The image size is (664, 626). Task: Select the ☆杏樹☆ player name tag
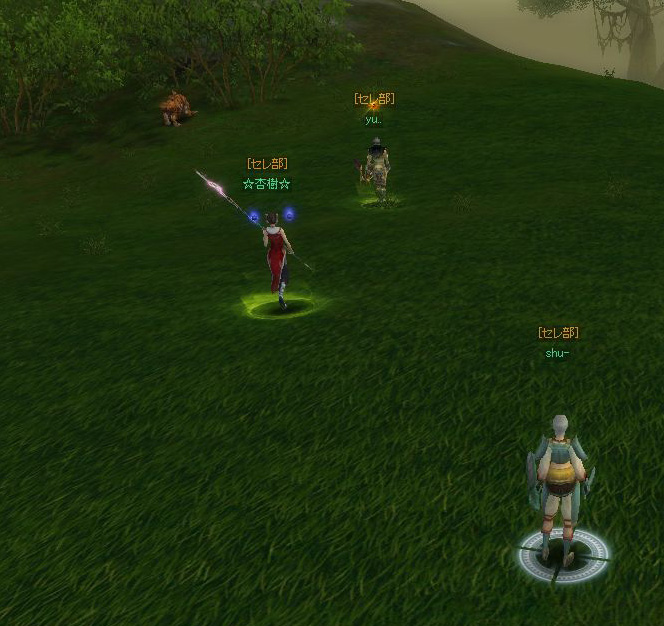click(266, 184)
